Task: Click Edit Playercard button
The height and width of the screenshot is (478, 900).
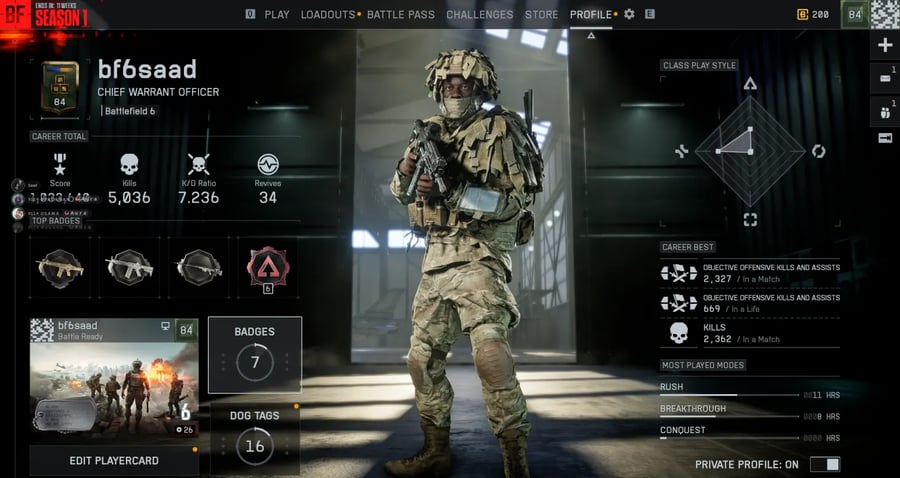Action: coord(114,460)
